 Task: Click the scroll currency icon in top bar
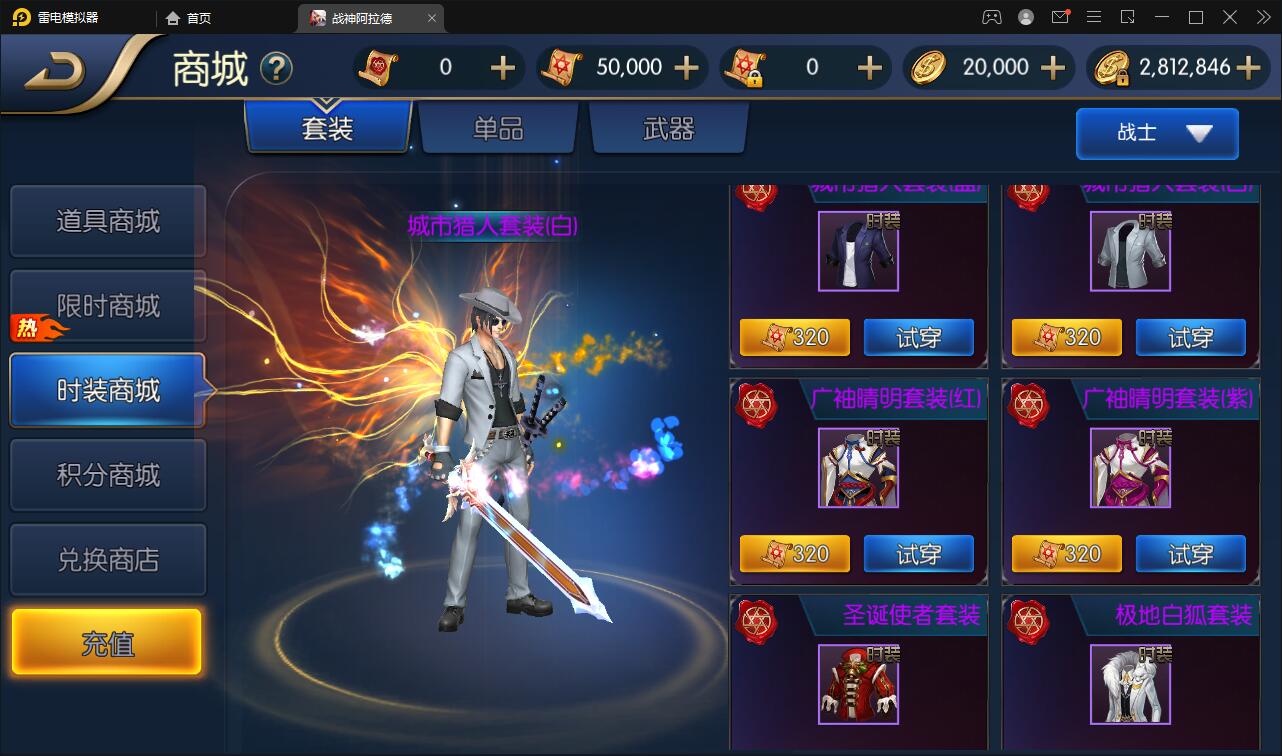coord(375,67)
